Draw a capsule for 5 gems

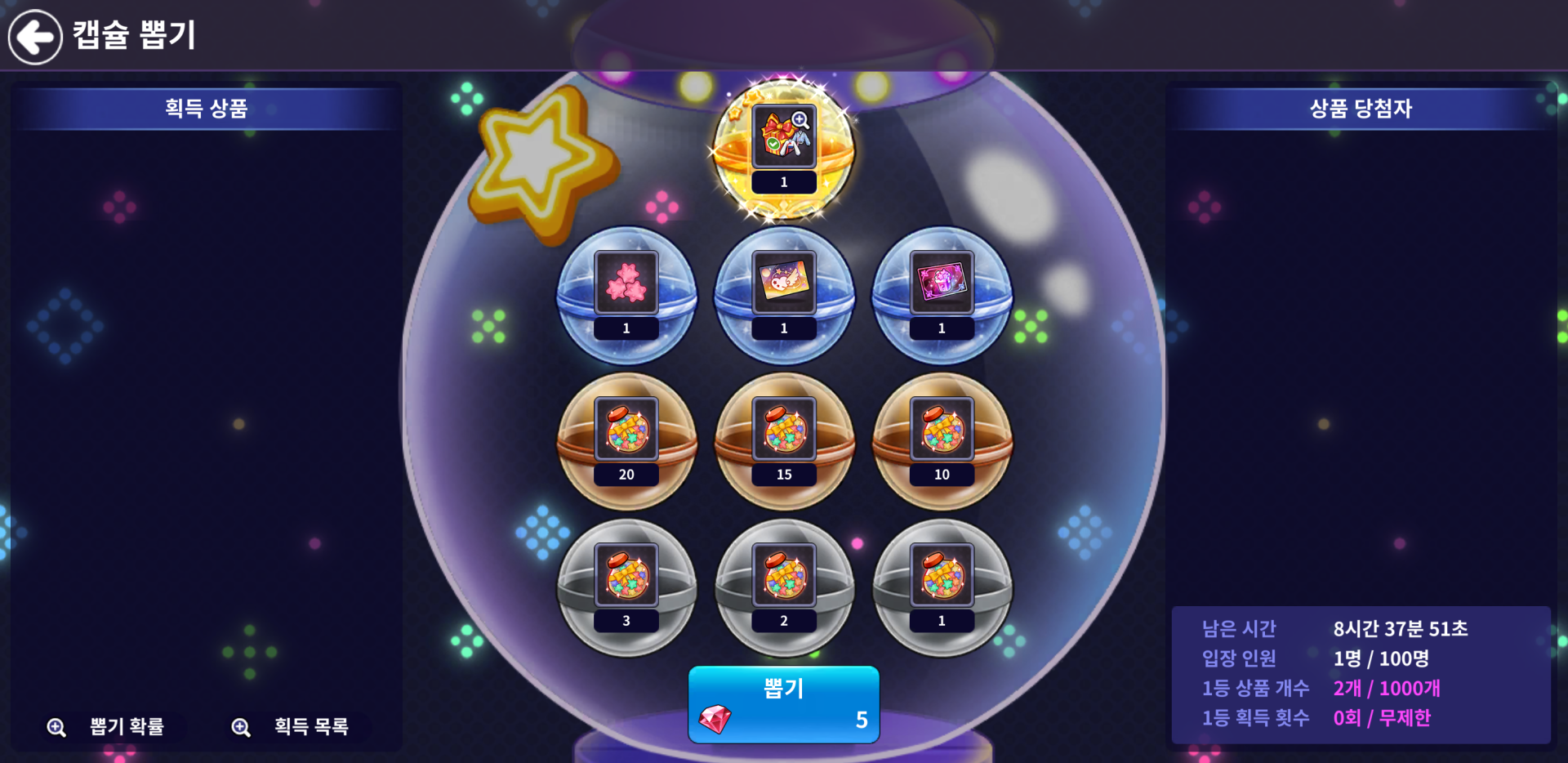pyautogui.click(x=783, y=704)
